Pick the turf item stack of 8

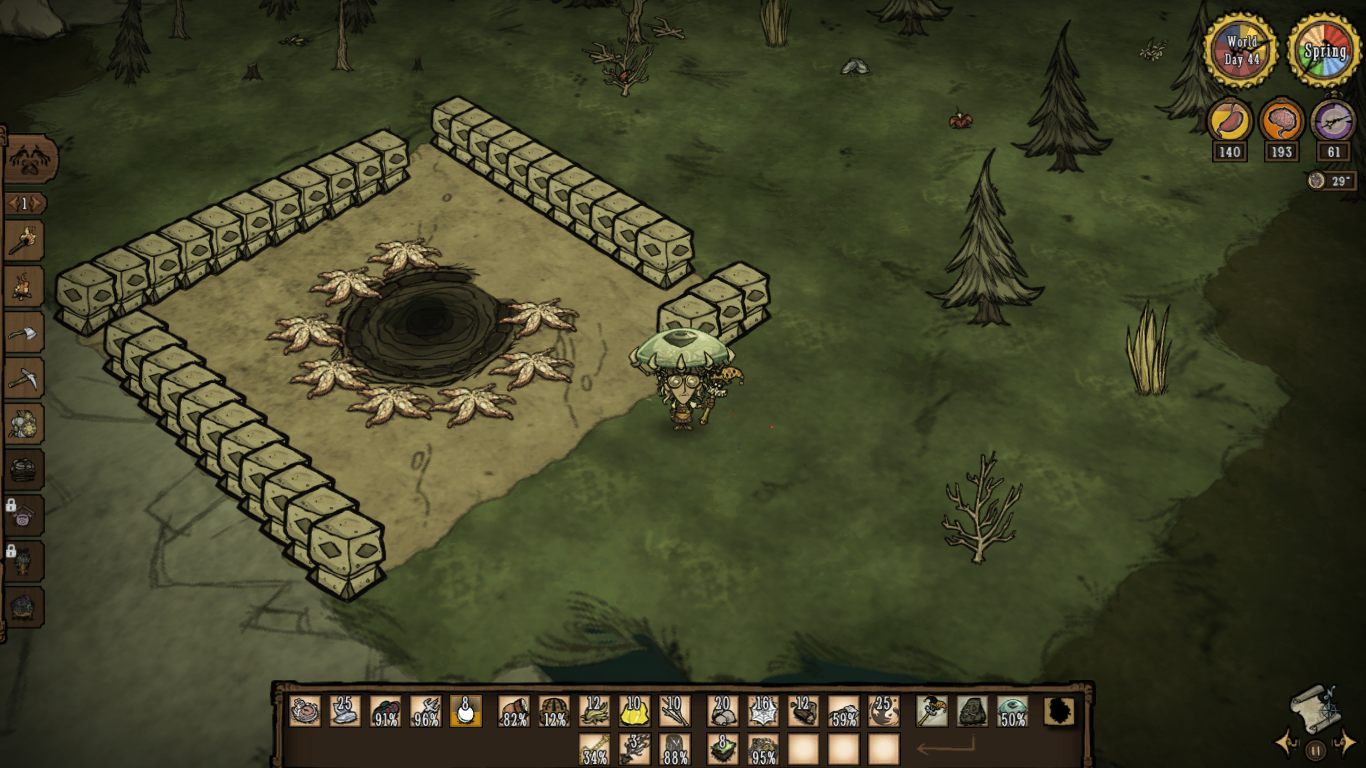pos(723,749)
